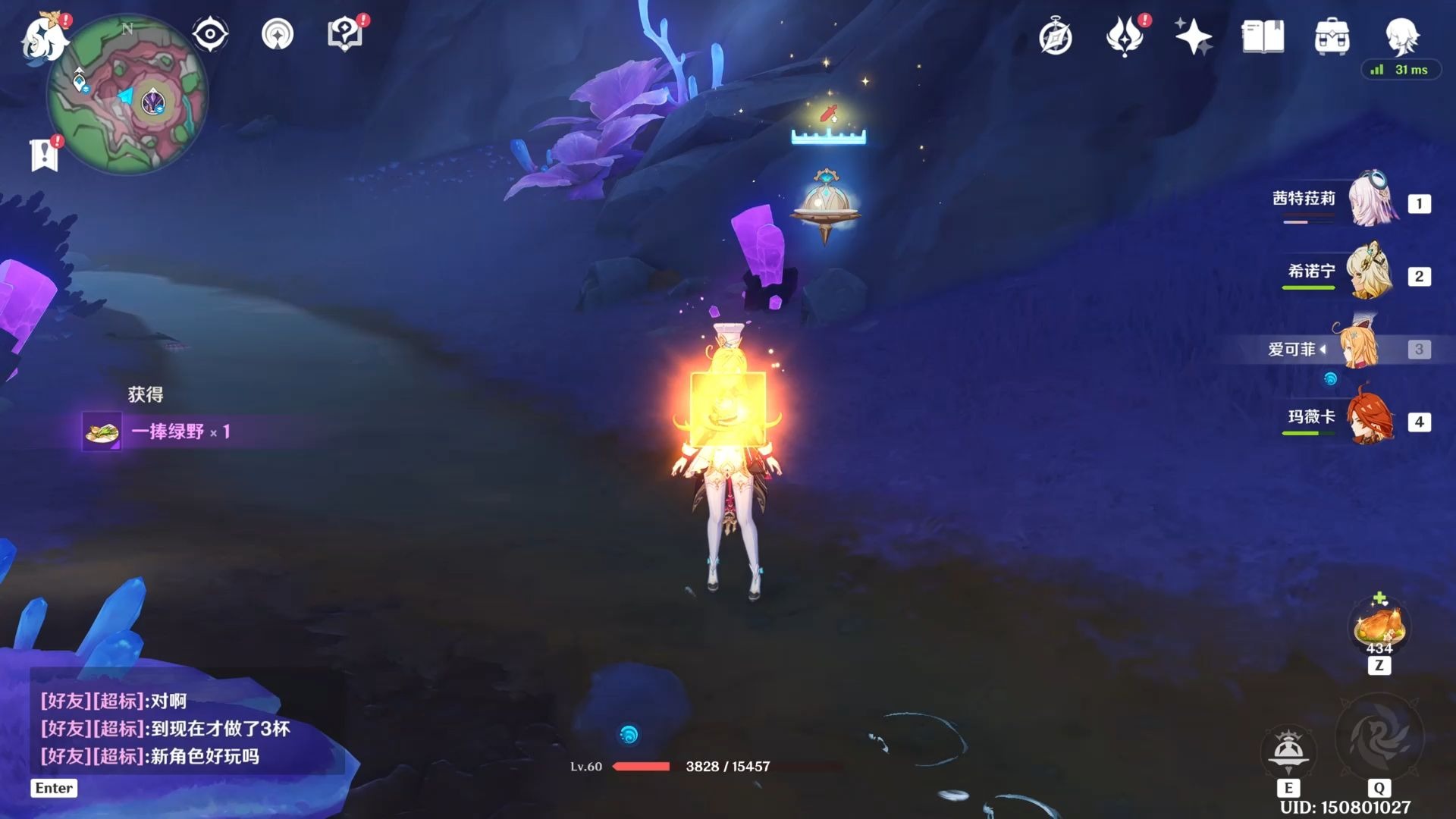Open the events compass icon

pyautogui.click(x=1056, y=37)
